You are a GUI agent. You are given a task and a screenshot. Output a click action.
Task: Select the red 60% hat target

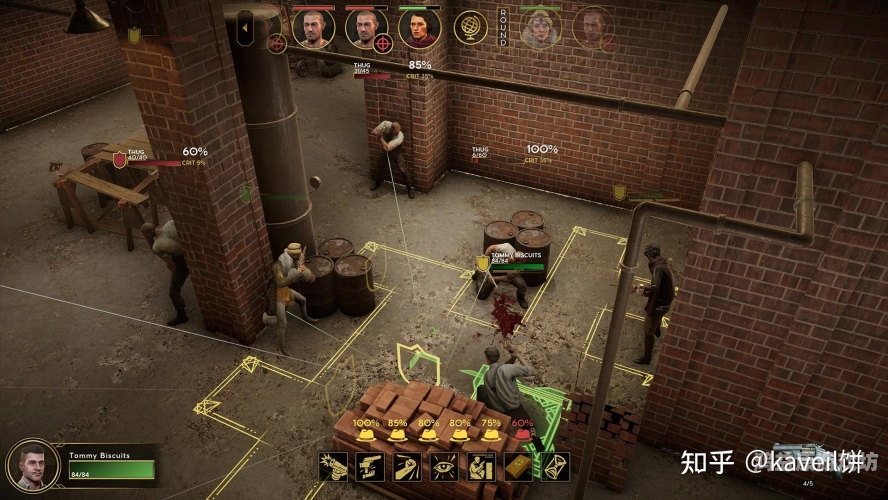tap(521, 435)
